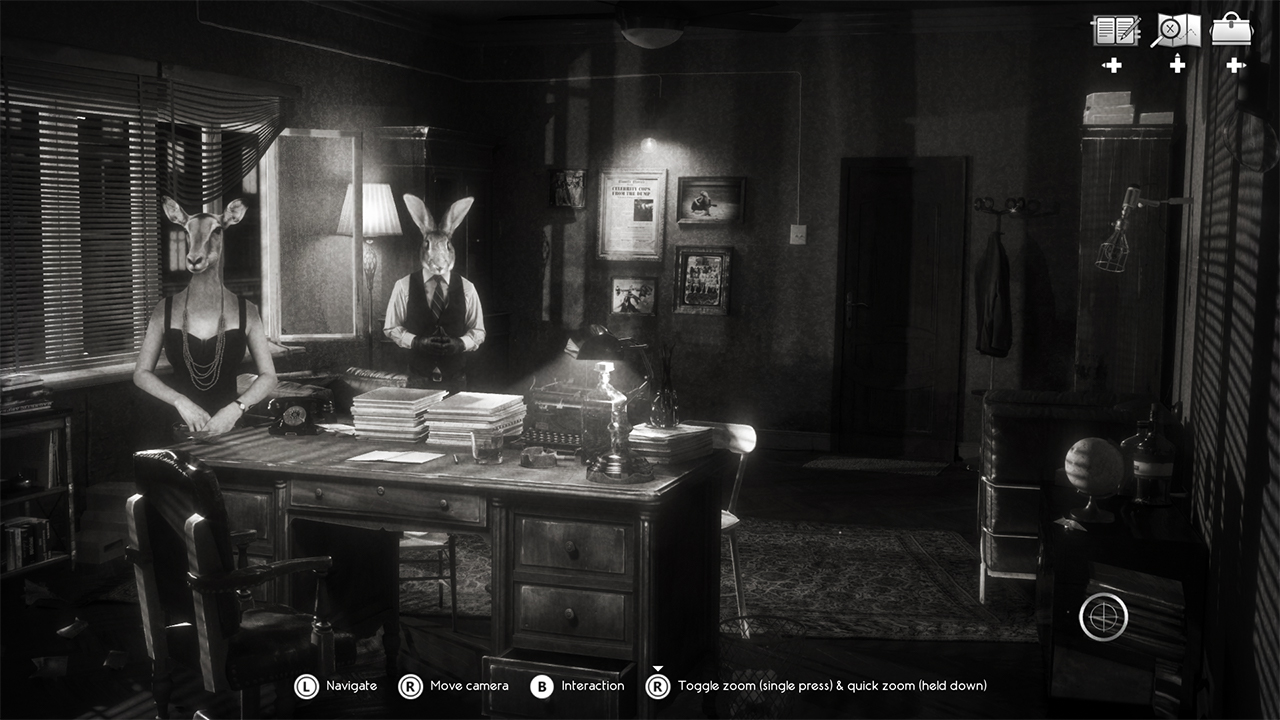
Task: Click the Navigate label
Action: (352, 687)
